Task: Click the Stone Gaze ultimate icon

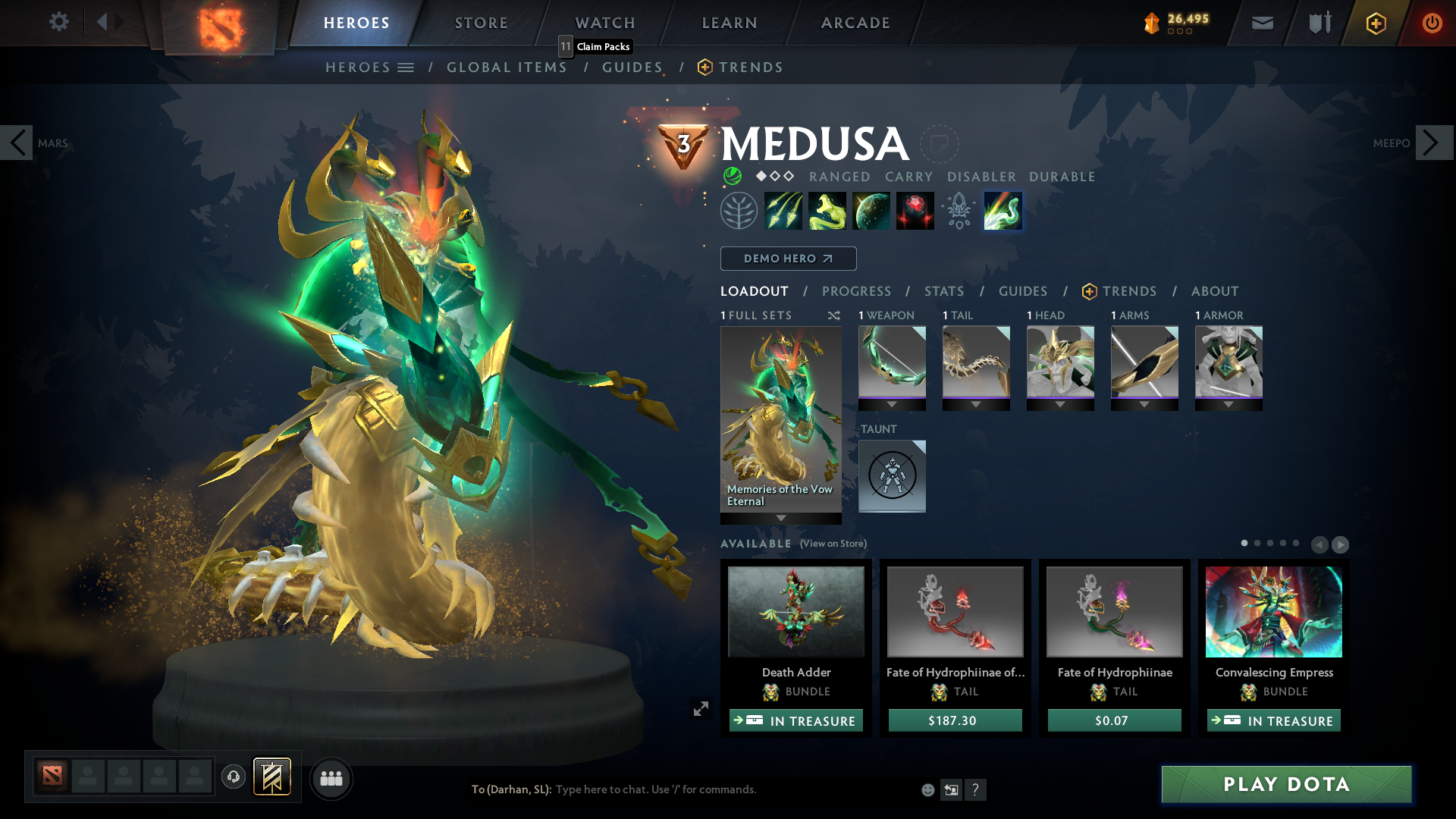Action: tap(915, 210)
